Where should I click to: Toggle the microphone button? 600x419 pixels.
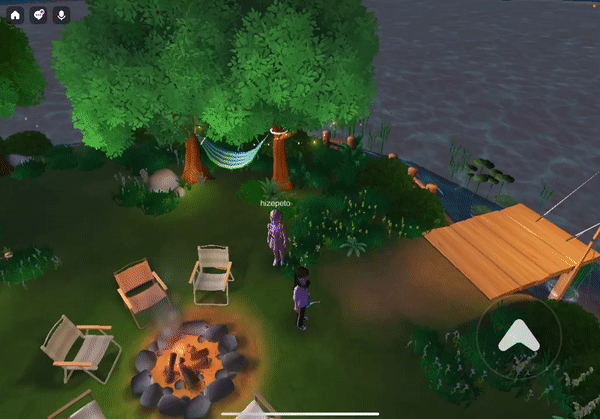pos(61,15)
